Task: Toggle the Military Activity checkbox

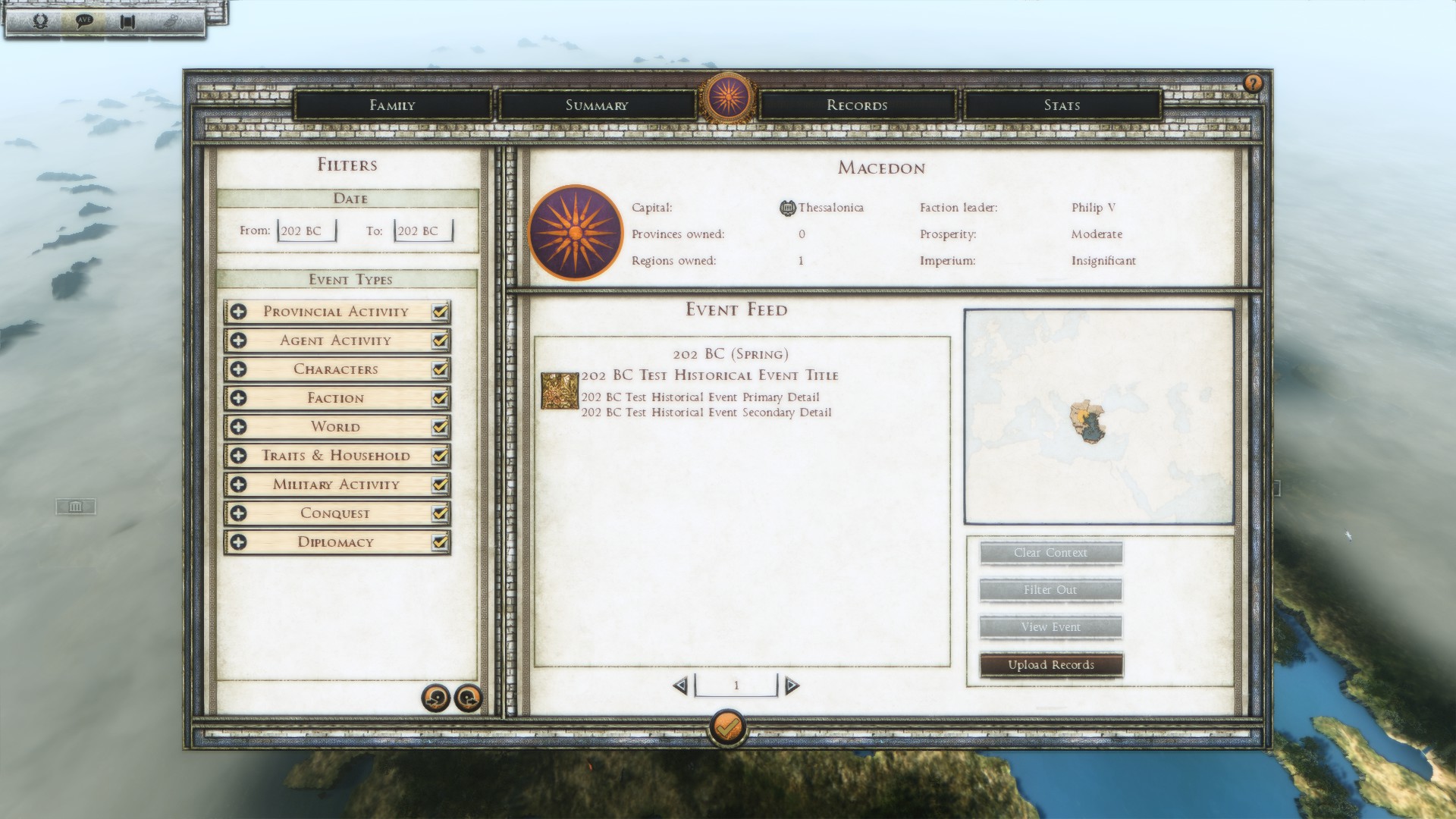Action: coord(440,485)
